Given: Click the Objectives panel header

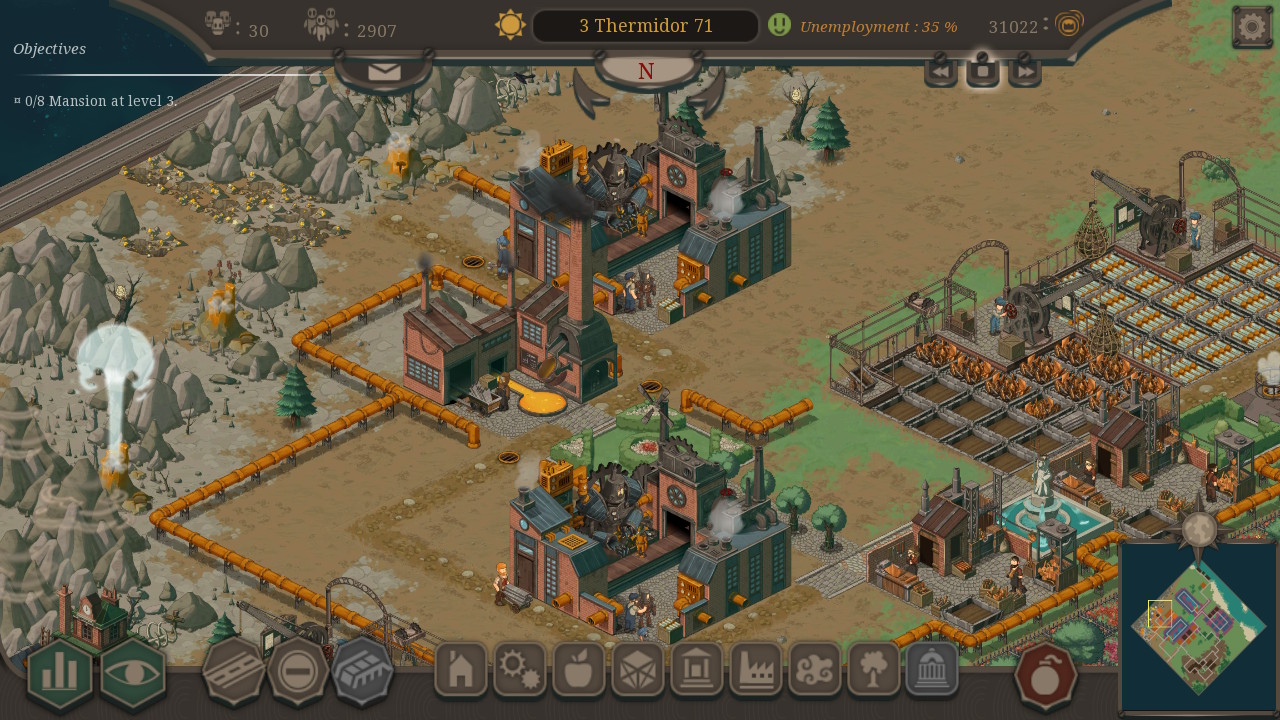Looking at the screenshot, I should tap(48, 48).
